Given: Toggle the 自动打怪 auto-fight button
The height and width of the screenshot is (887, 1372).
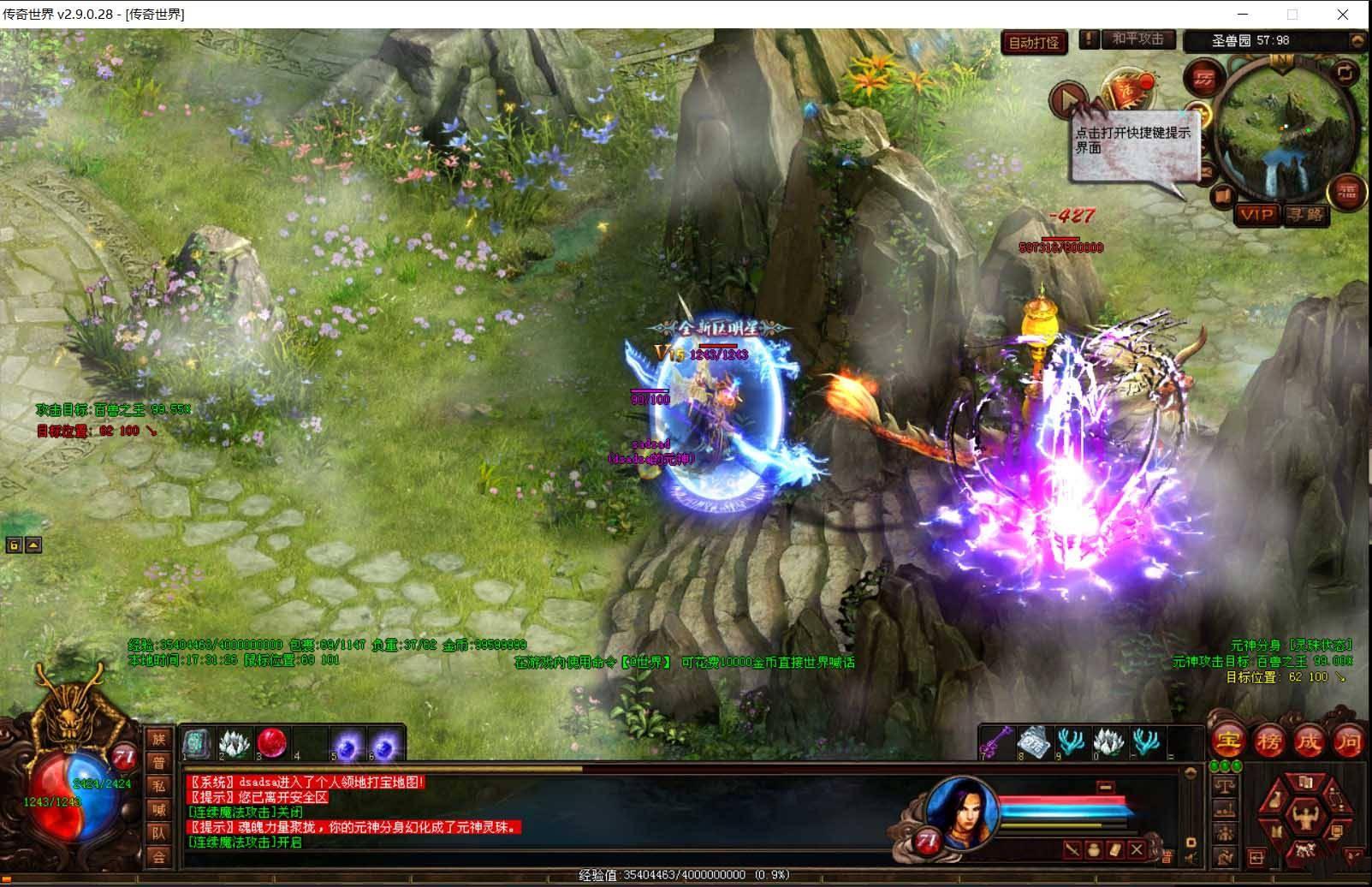Looking at the screenshot, I should [1033, 43].
